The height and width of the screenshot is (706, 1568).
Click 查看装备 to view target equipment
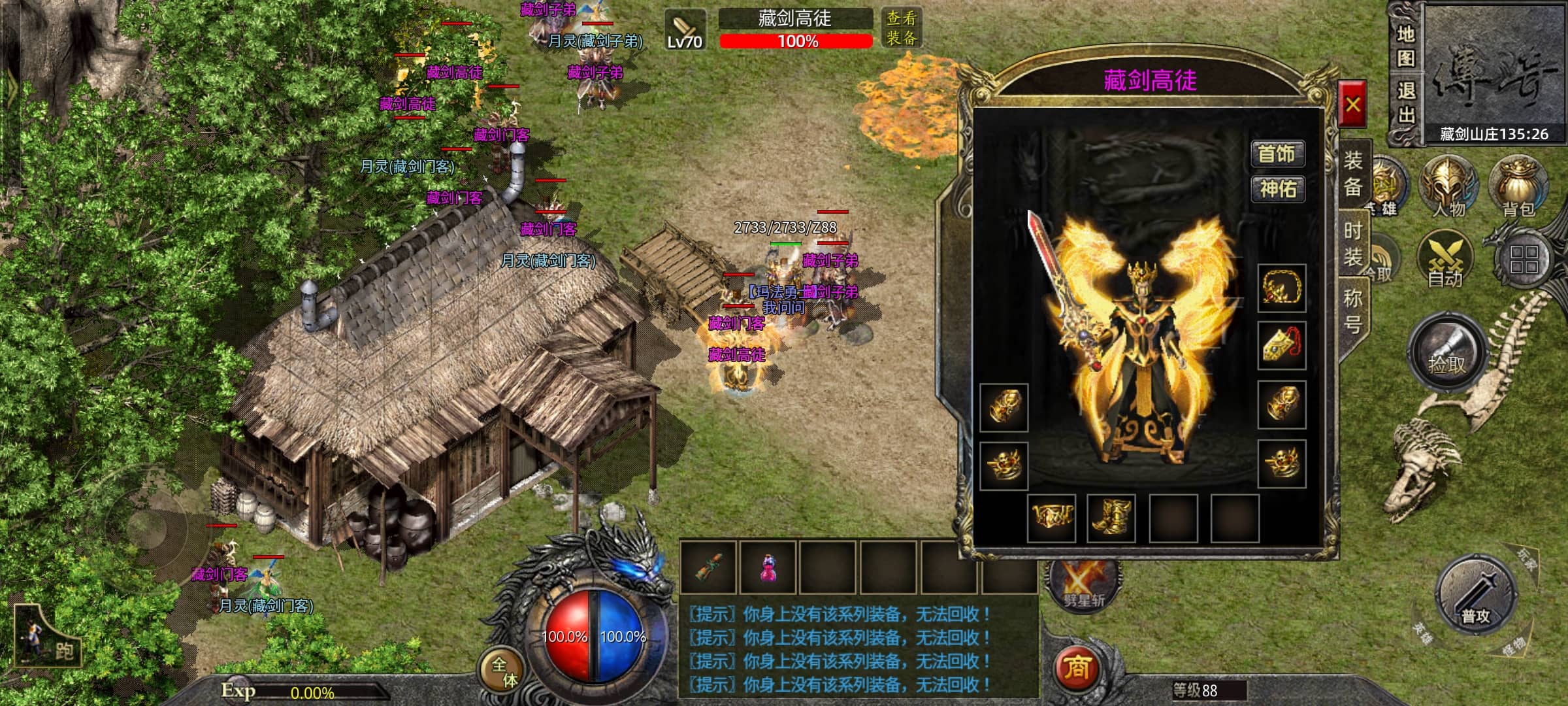[901, 28]
